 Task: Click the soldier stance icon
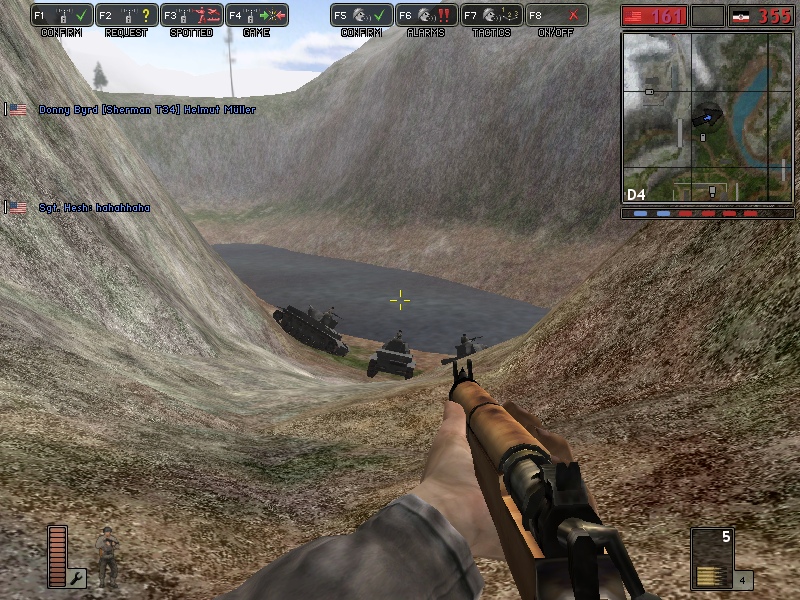pyautogui.click(x=105, y=555)
